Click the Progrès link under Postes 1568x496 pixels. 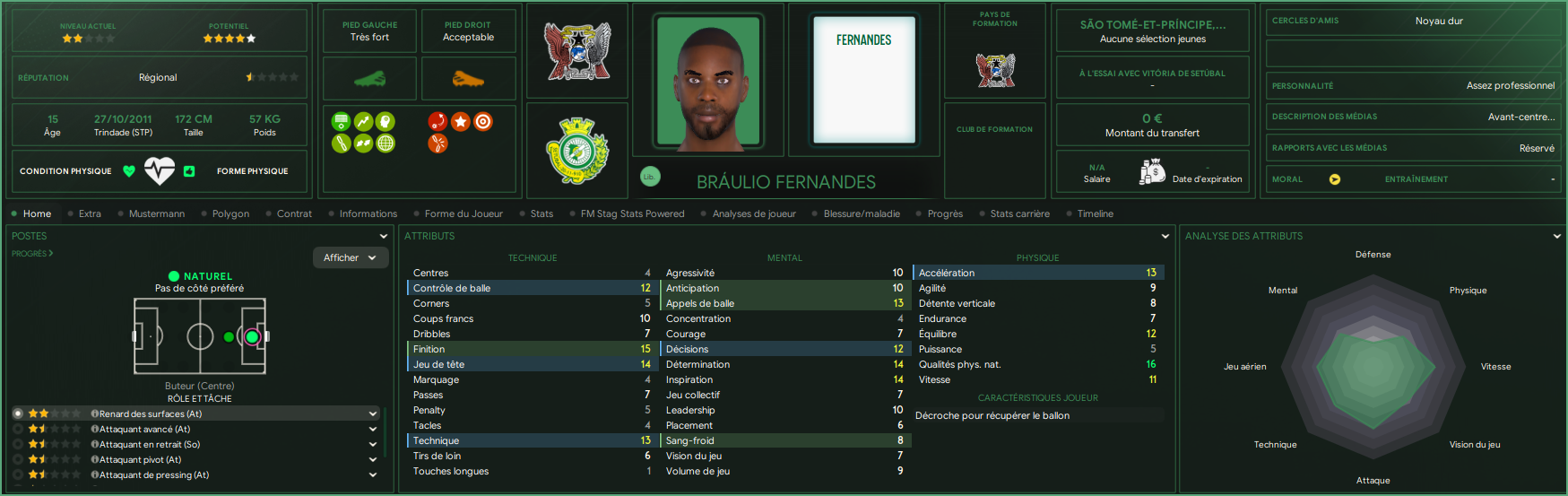point(31,254)
